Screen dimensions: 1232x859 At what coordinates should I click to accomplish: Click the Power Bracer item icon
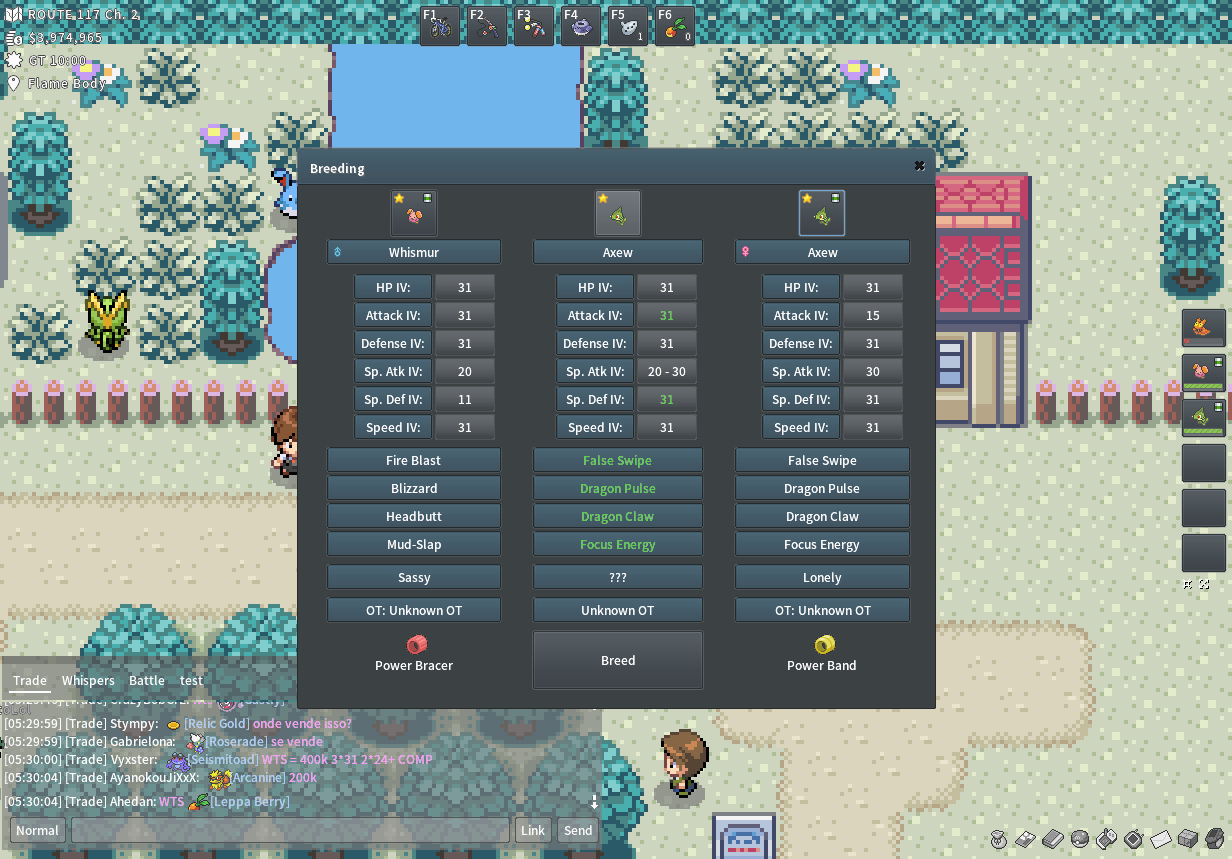(x=416, y=645)
